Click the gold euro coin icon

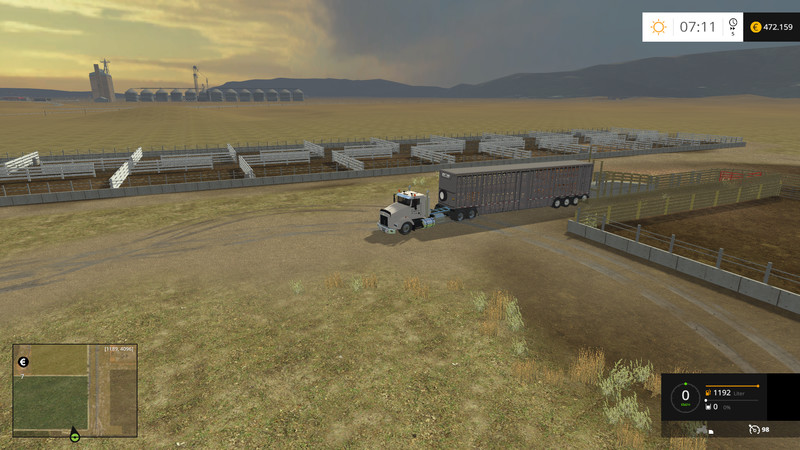click(755, 27)
